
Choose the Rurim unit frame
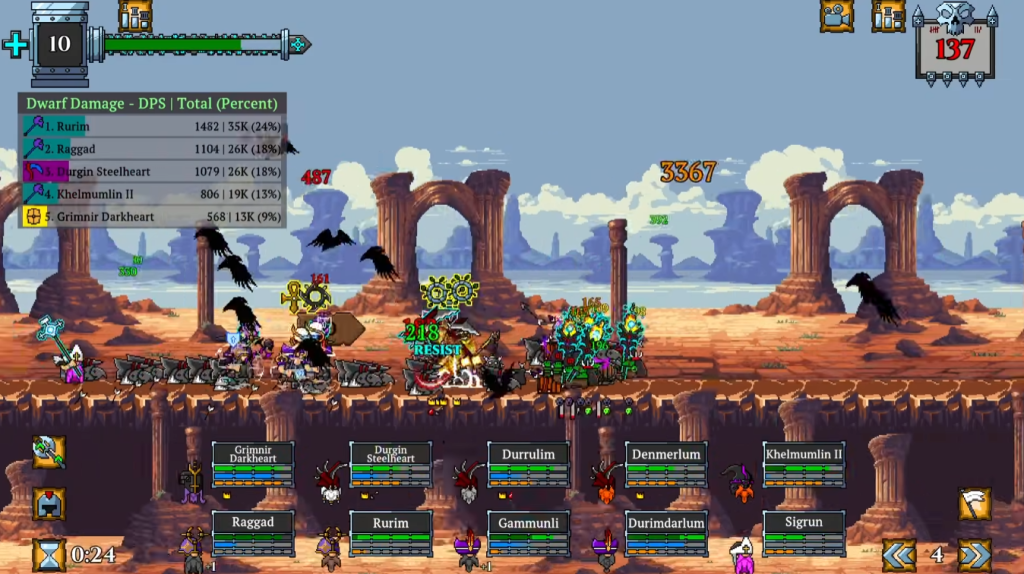pyautogui.click(x=391, y=533)
